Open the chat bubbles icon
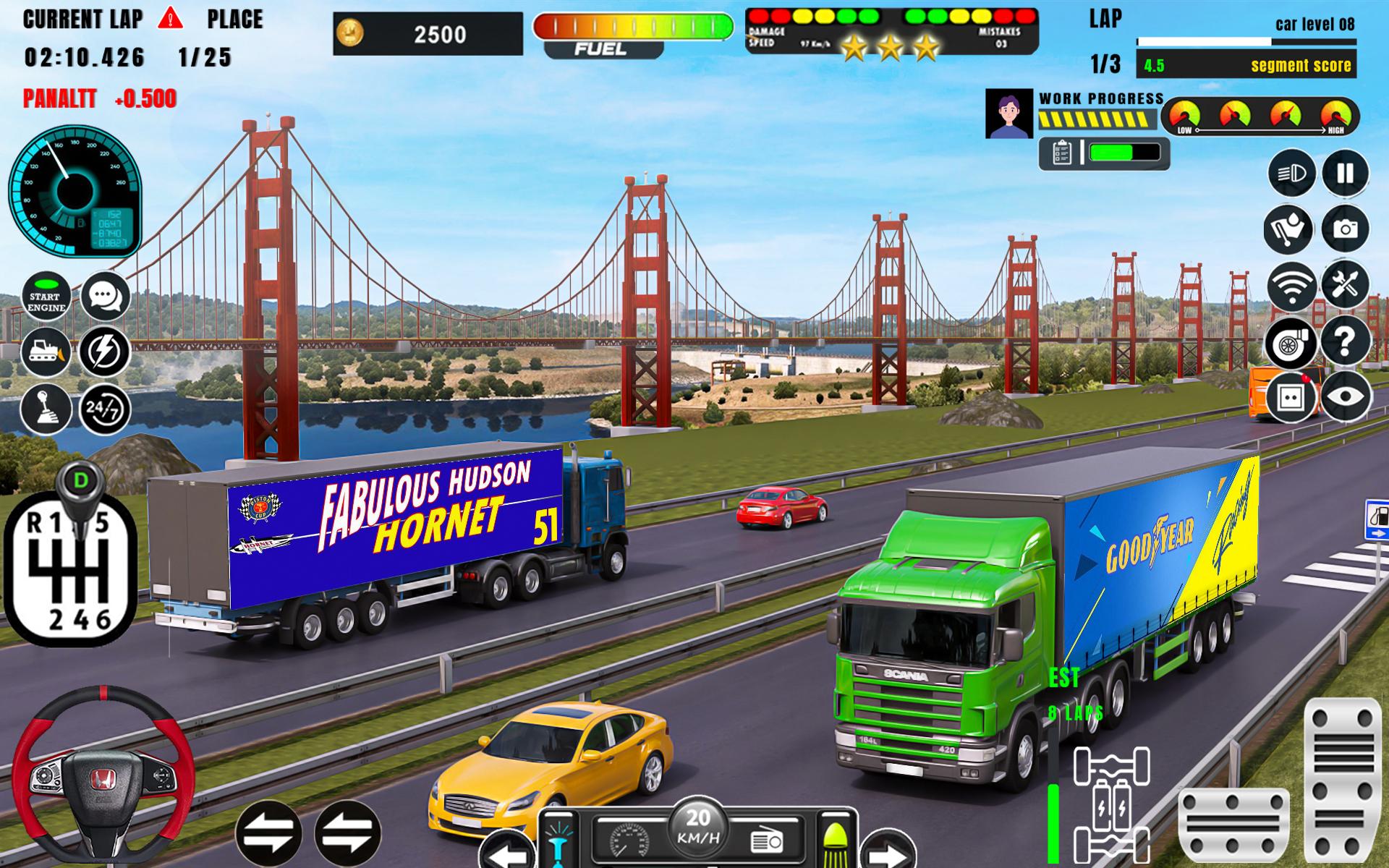The image size is (1389, 868). click(x=106, y=297)
